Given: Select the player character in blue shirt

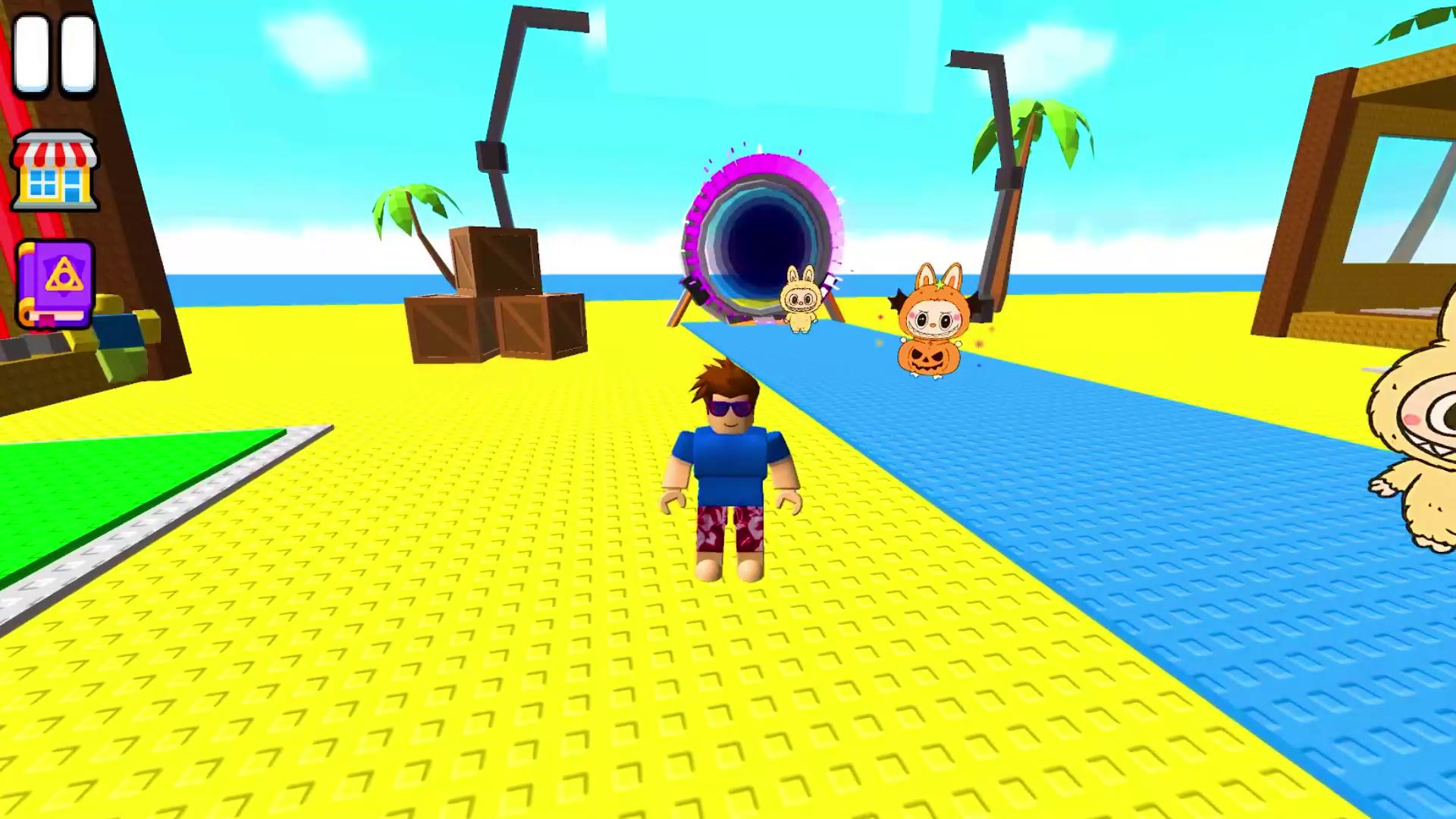Looking at the screenshot, I should [730, 470].
